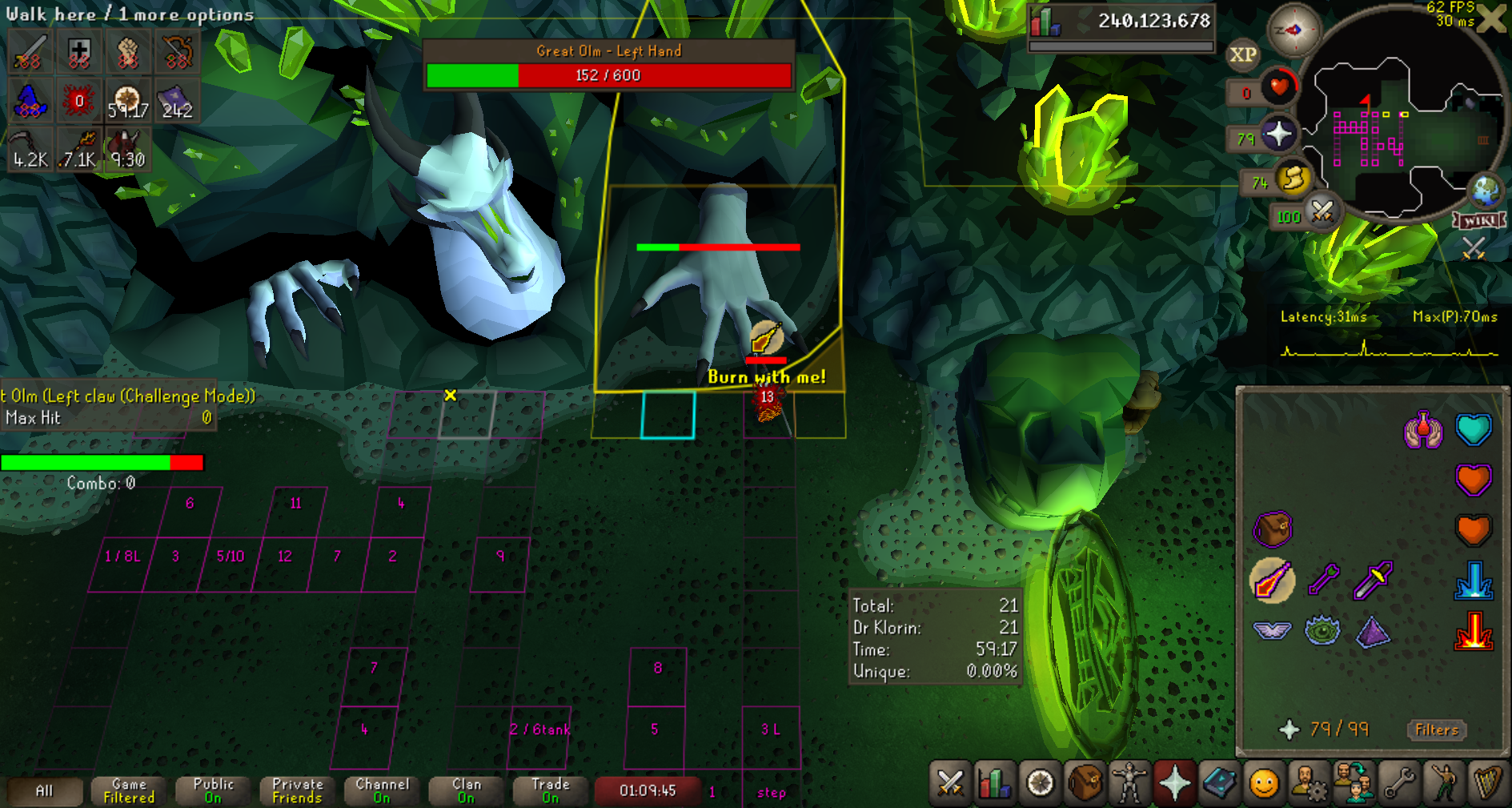Screen dimensions: 1512x808
Task: Select the harp Music Player tab
Action: click(x=1488, y=782)
